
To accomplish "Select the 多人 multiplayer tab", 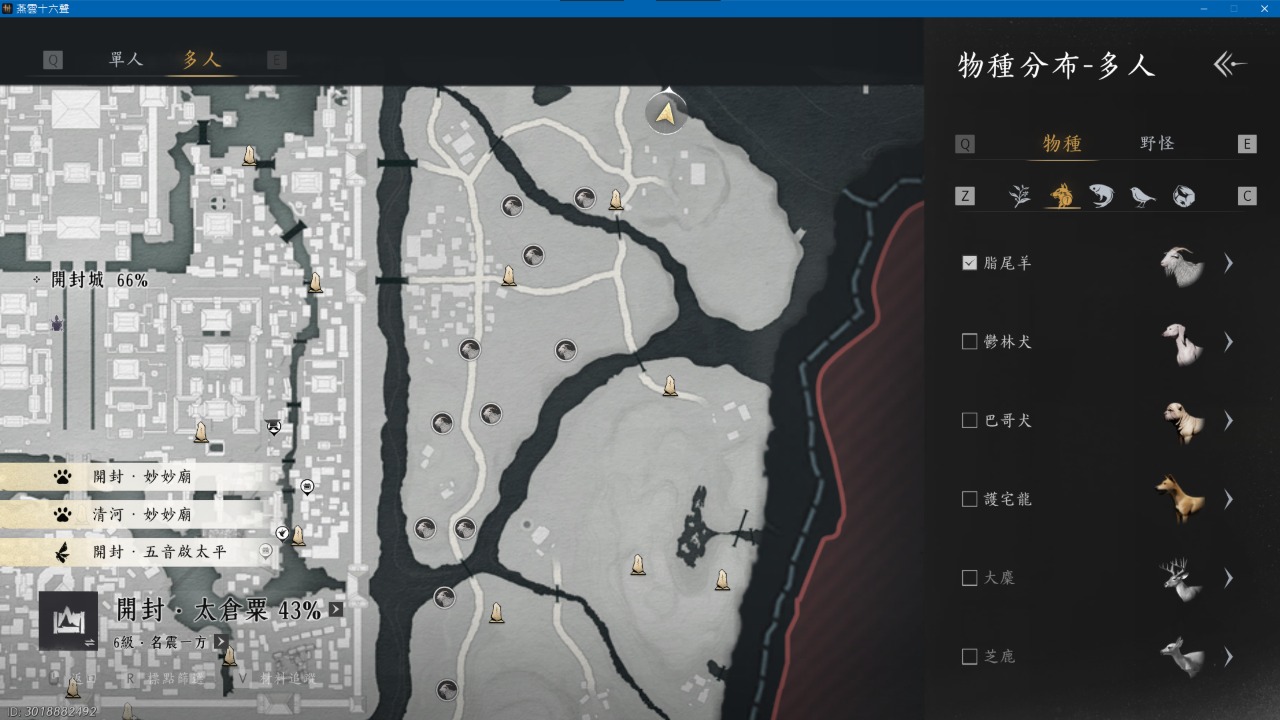I will pos(201,60).
